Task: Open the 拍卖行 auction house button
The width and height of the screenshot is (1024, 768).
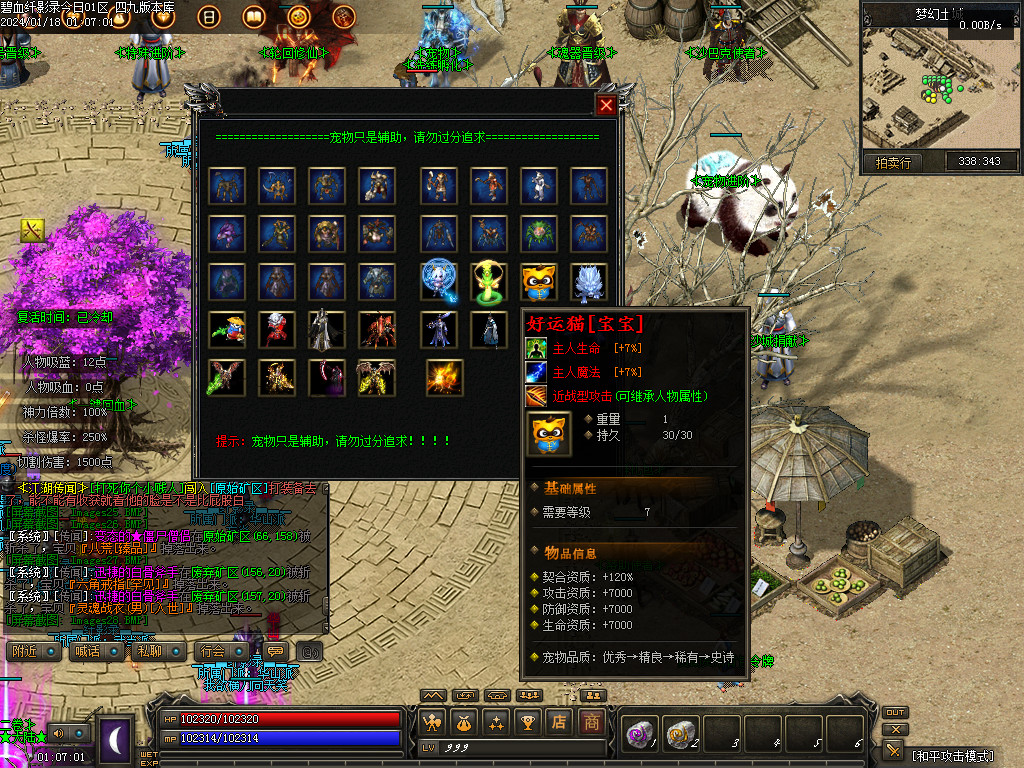Action: coord(893,162)
